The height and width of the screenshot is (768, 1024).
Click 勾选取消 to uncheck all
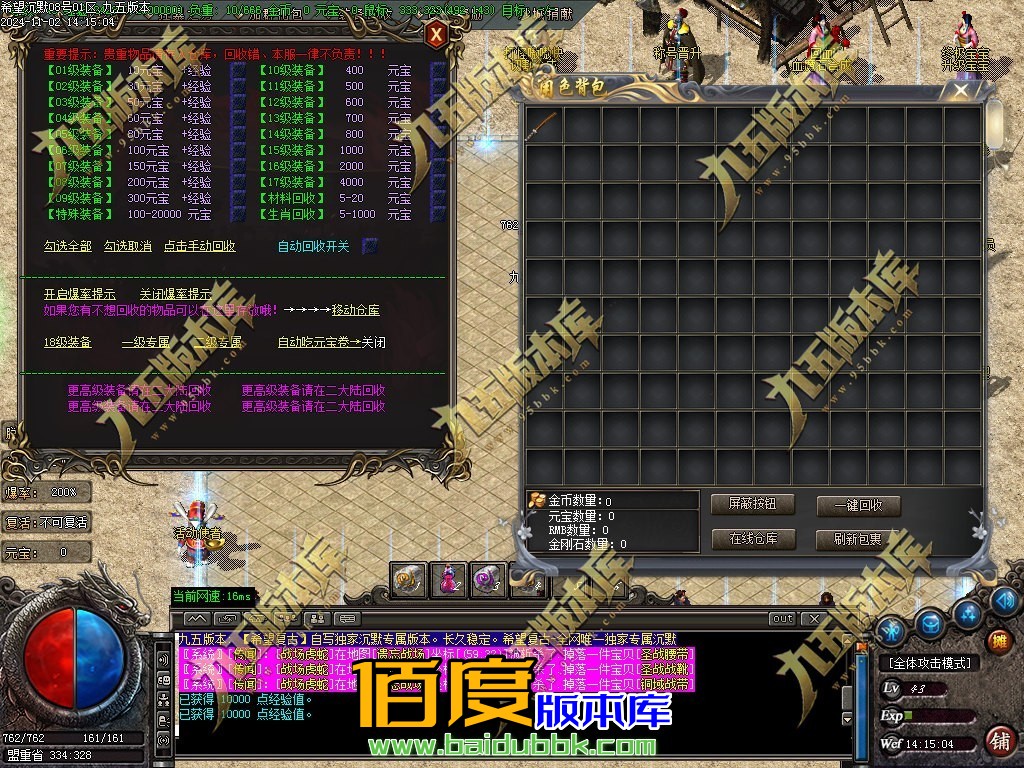(128, 246)
